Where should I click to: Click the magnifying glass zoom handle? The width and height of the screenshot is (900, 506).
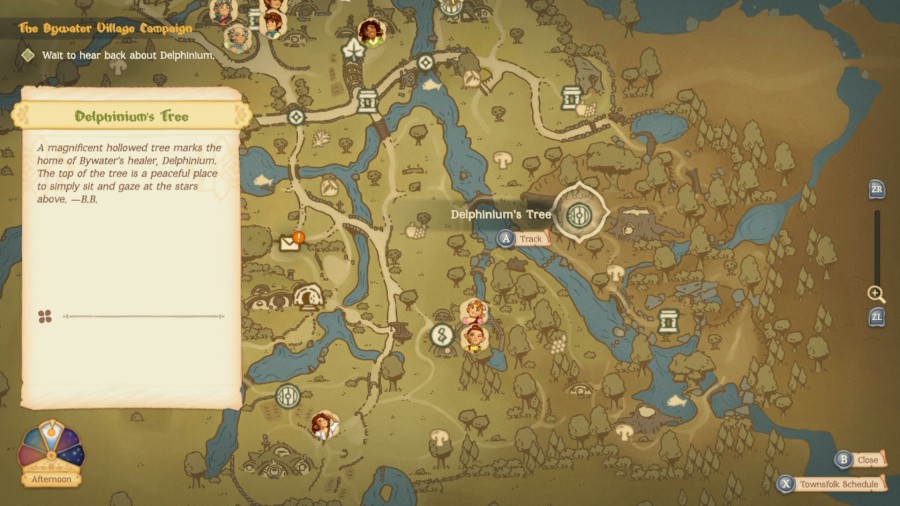click(876, 294)
